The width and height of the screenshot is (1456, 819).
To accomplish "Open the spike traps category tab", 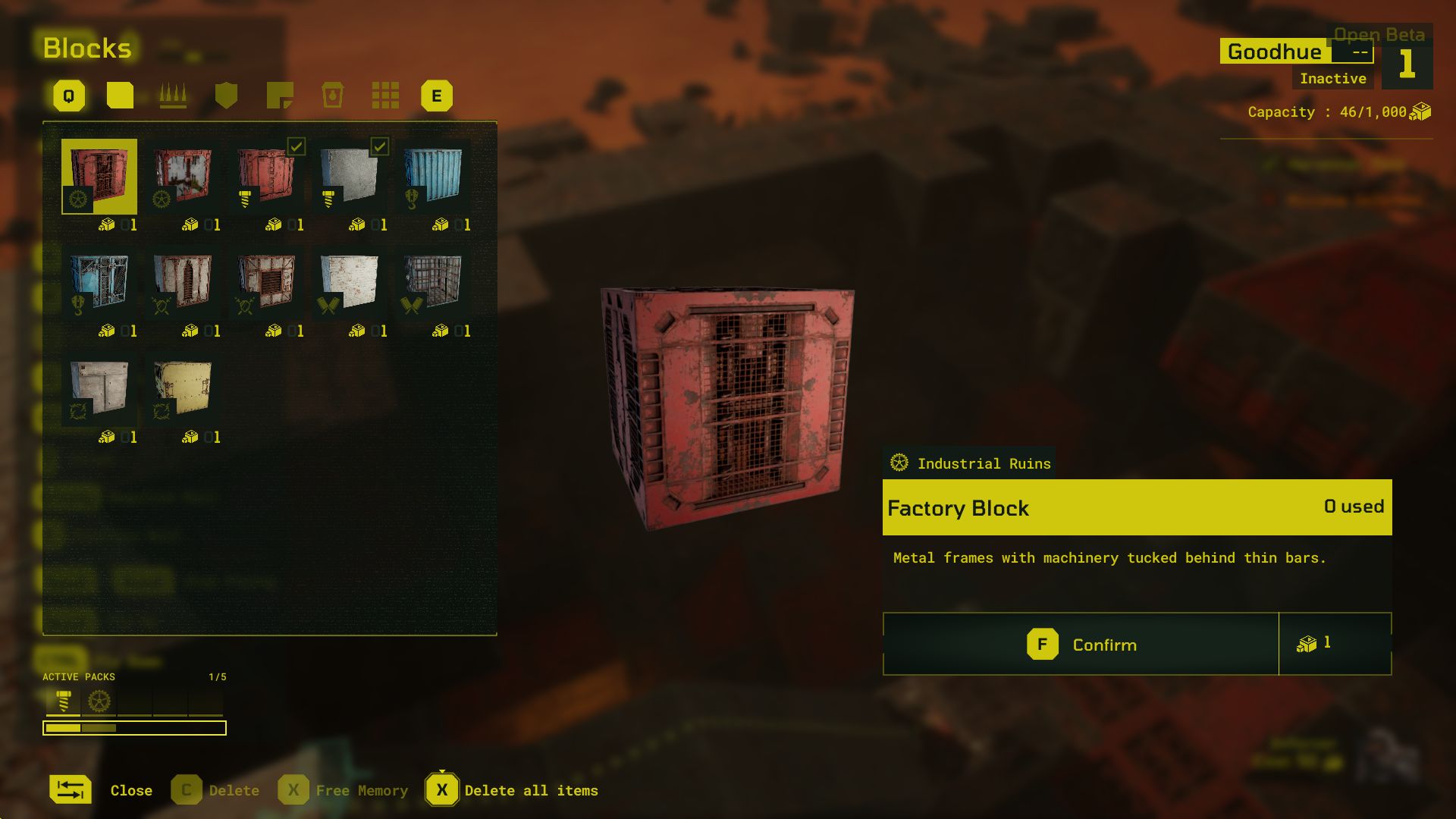I will (173, 96).
